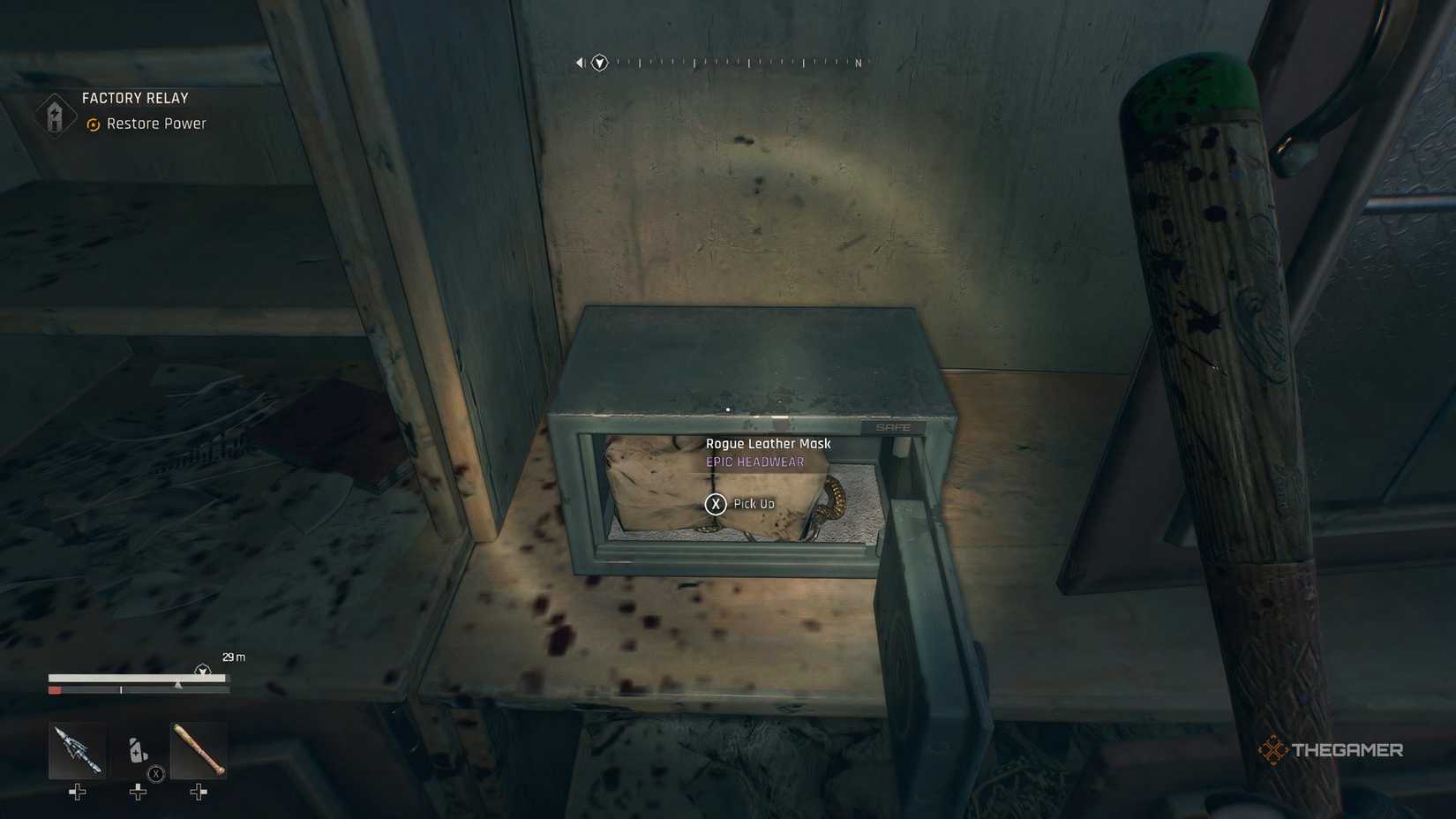Click the orange Restore Power objective icon
Screen dimensions: 1456x819
click(x=92, y=124)
